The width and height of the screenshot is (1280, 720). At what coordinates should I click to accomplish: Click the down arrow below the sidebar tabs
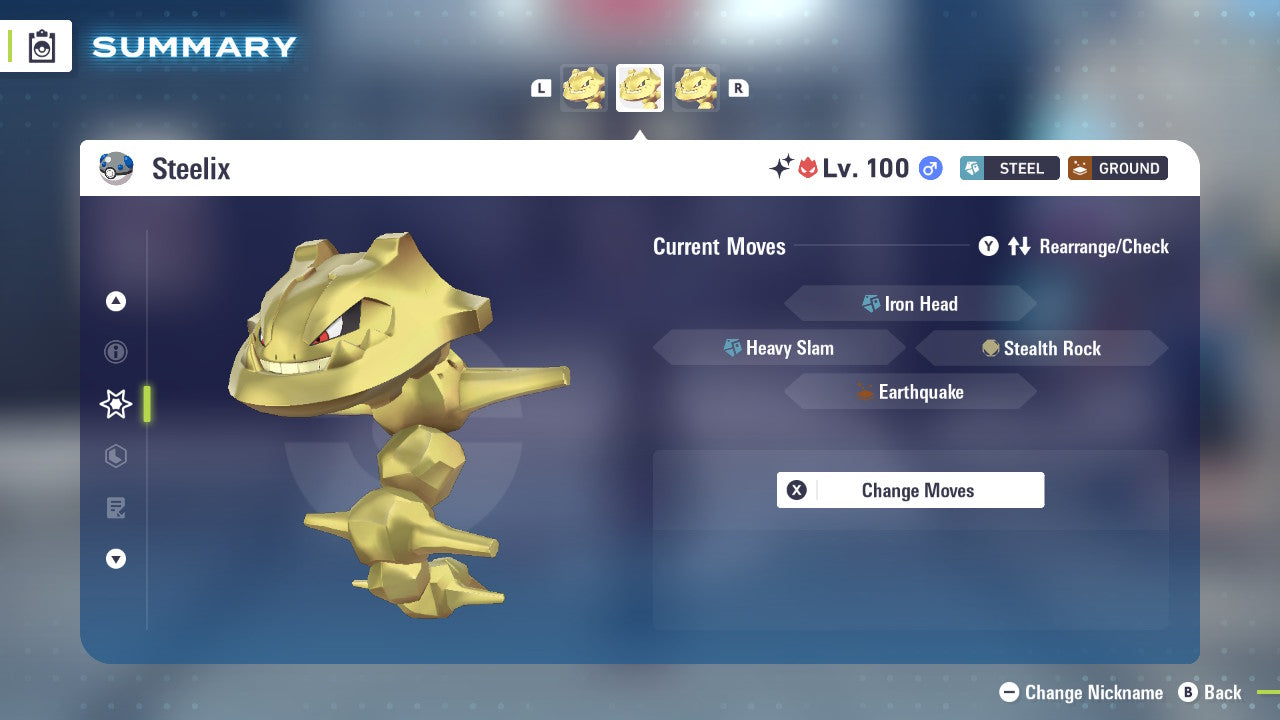click(x=116, y=559)
